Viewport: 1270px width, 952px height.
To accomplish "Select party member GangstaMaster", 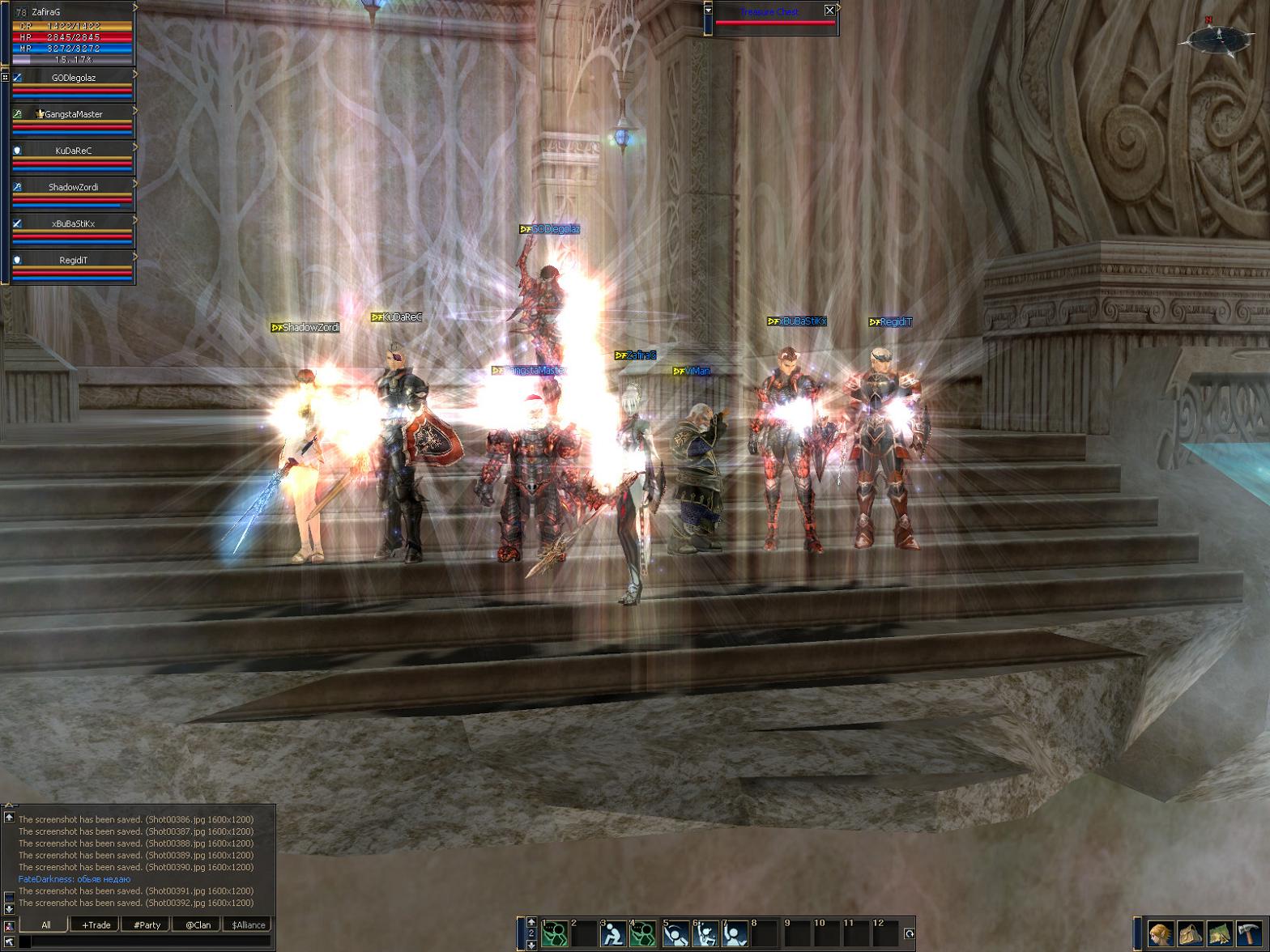I will 73,115.
